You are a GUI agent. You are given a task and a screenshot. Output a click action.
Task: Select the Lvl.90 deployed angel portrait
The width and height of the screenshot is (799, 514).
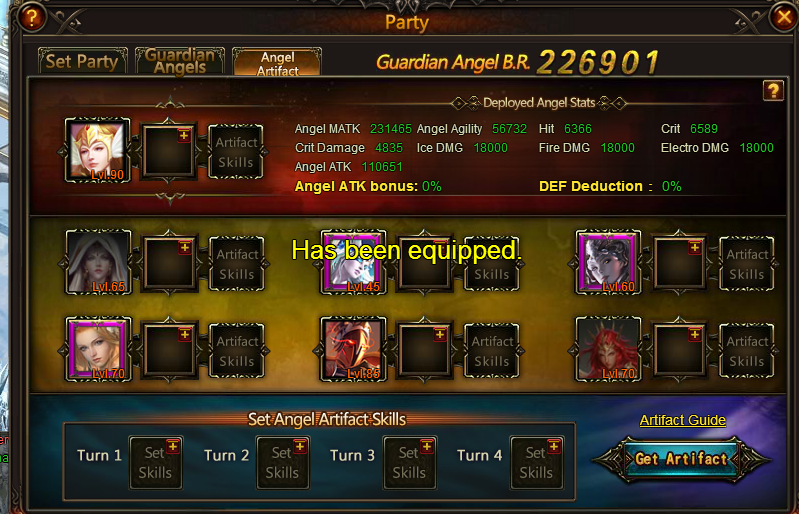[98, 151]
